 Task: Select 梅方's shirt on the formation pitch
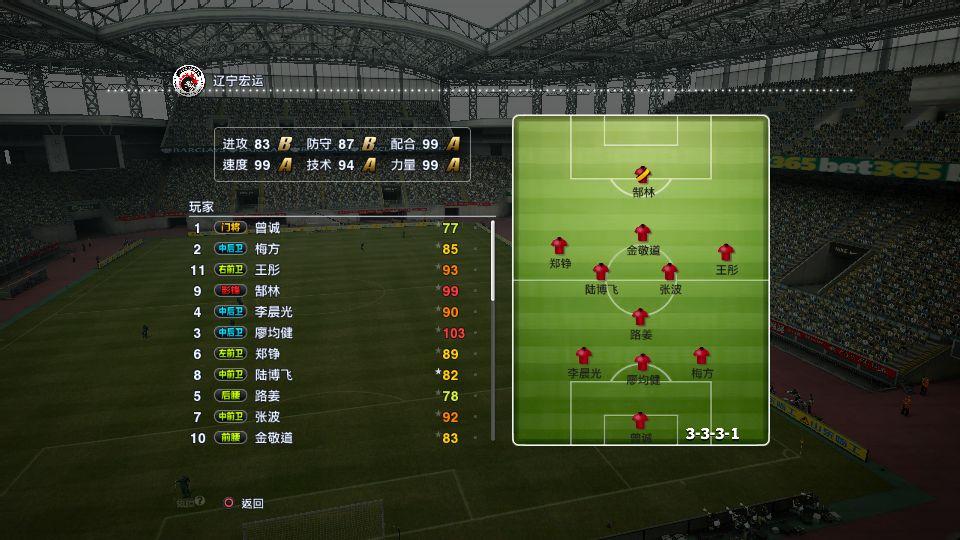(x=701, y=355)
